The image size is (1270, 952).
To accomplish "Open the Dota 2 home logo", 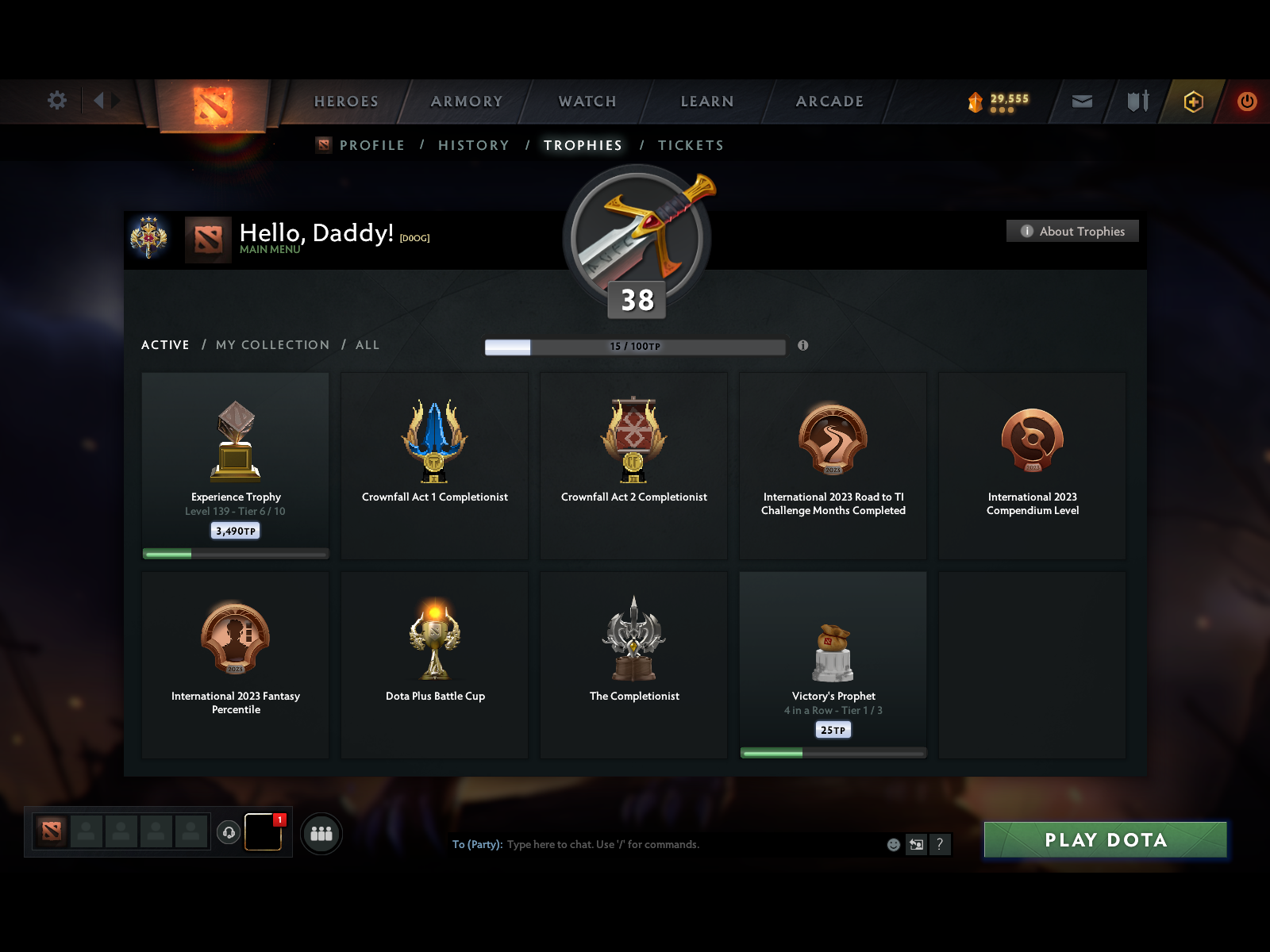I will point(213,103).
